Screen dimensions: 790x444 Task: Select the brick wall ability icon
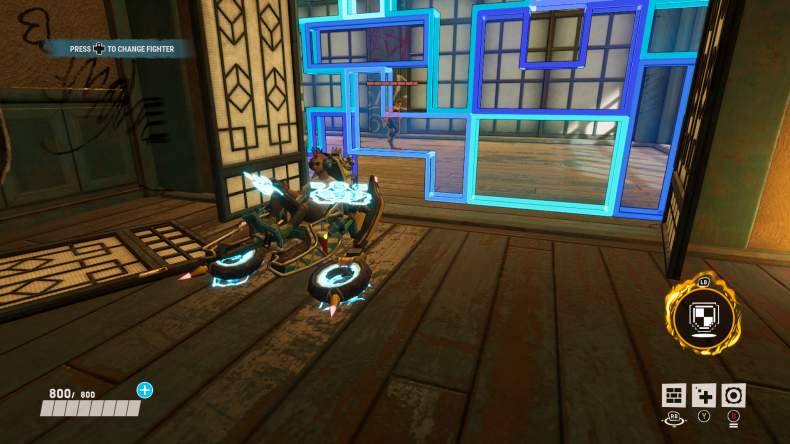(x=673, y=395)
